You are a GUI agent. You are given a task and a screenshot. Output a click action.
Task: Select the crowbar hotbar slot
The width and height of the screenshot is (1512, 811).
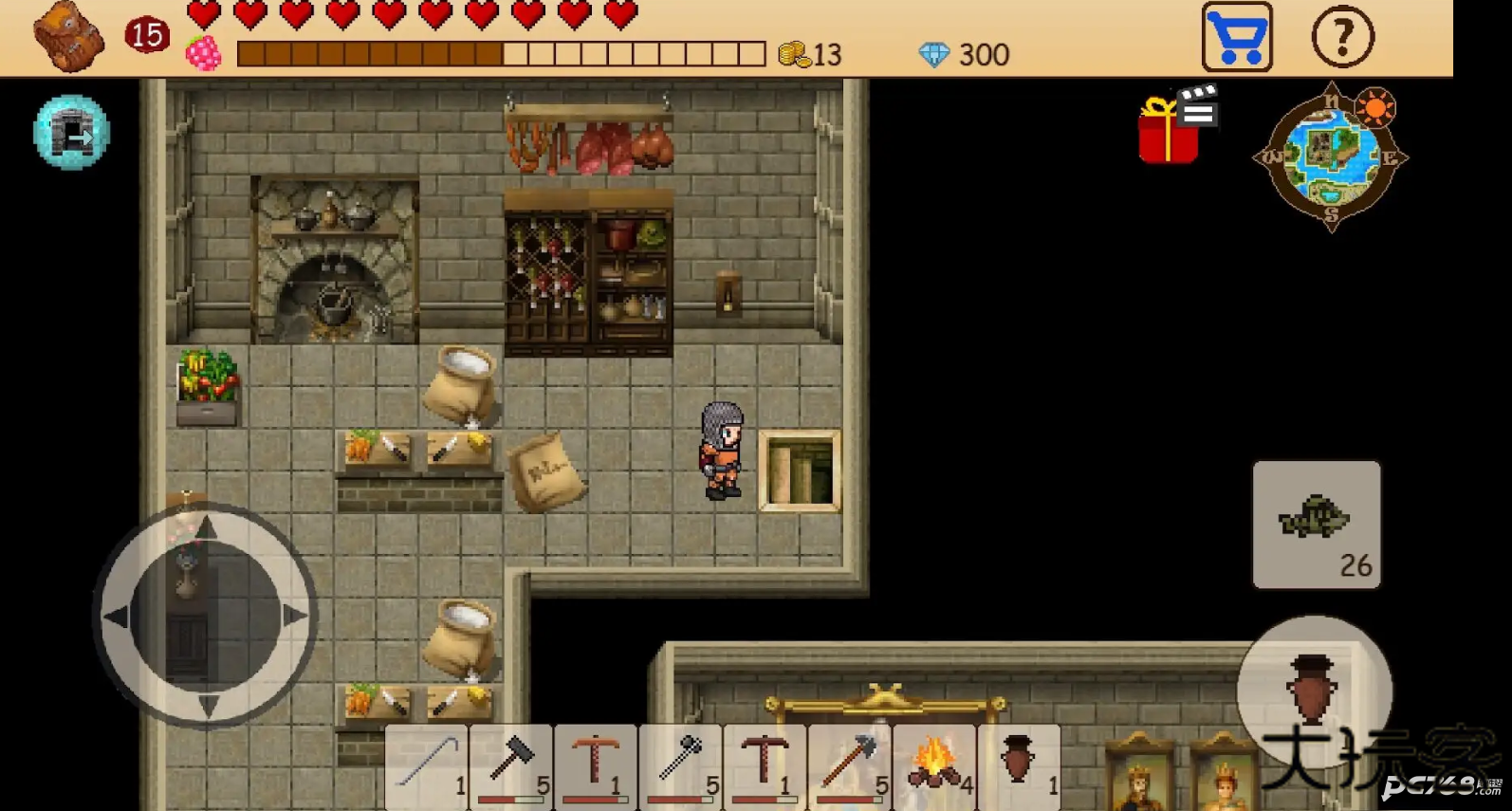(427, 765)
